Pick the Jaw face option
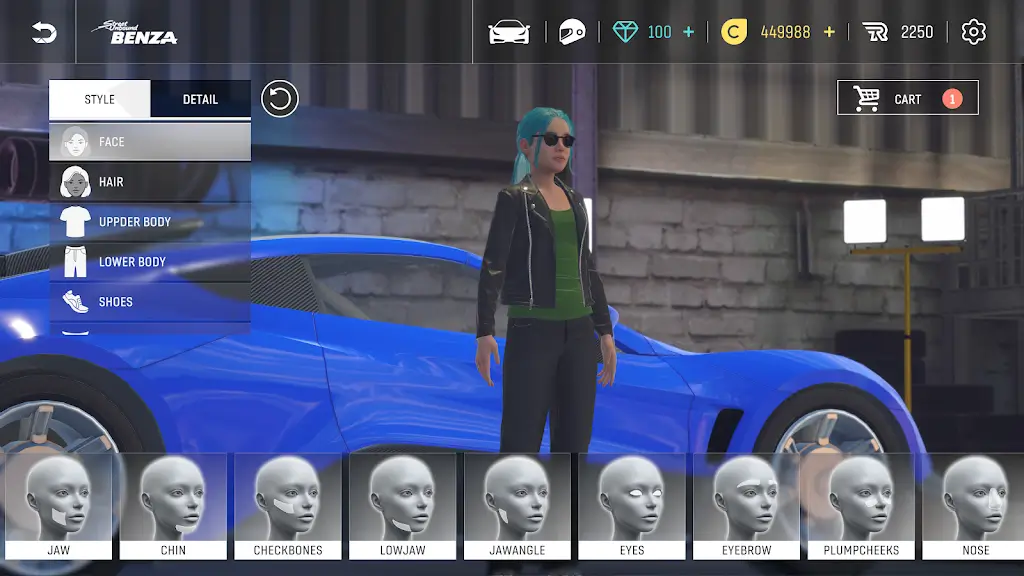 [x=58, y=505]
